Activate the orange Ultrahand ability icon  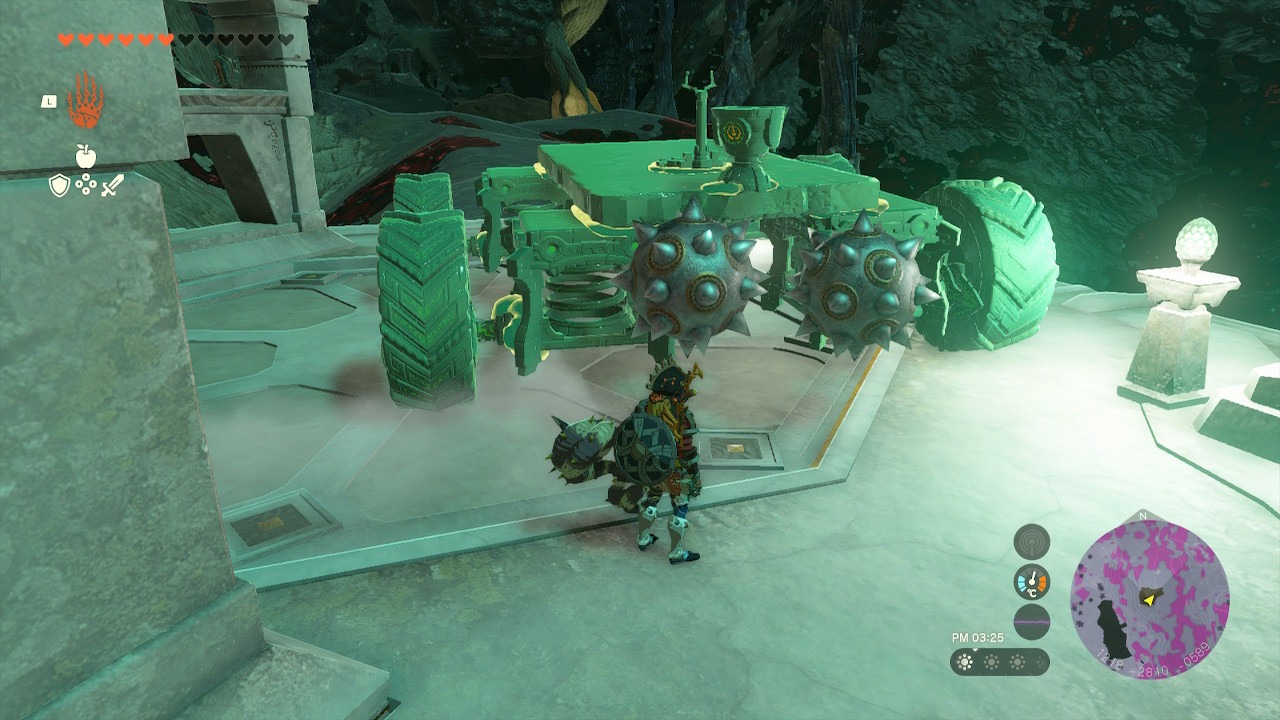[x=85, y=100]
